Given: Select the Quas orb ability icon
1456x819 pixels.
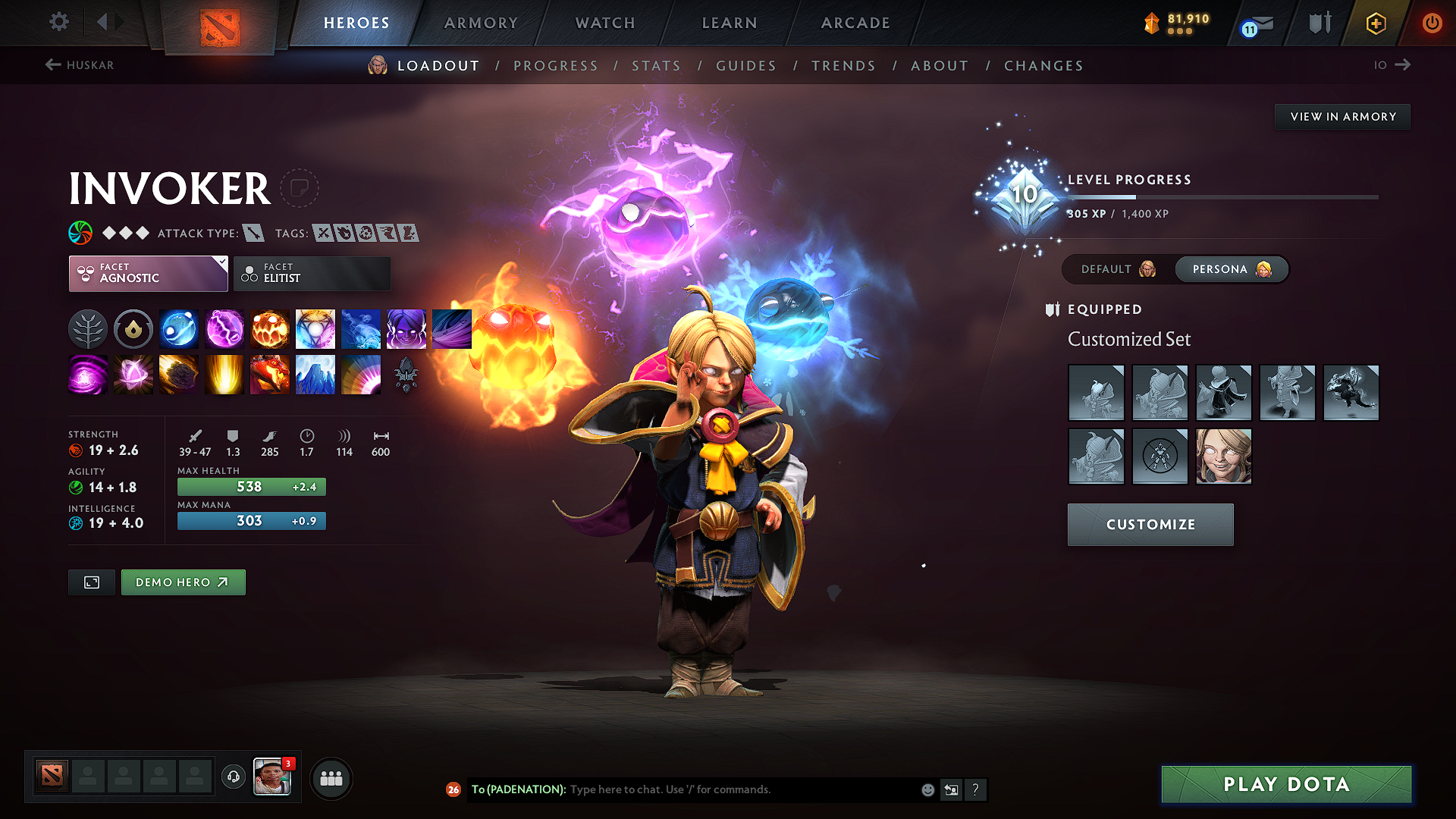Looking at the screenshot, I should [x=179, y=329].
